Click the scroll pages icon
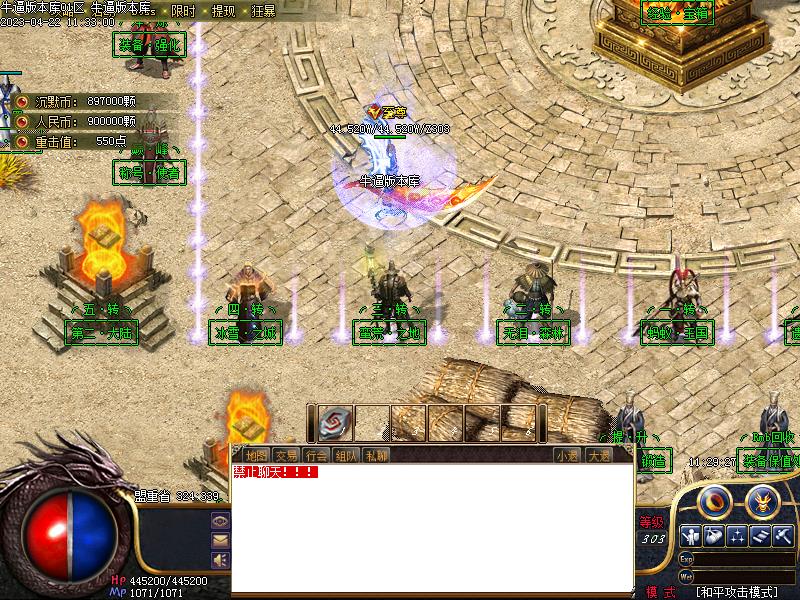Screen dimensions: 800x600 [x=761, y=536]
